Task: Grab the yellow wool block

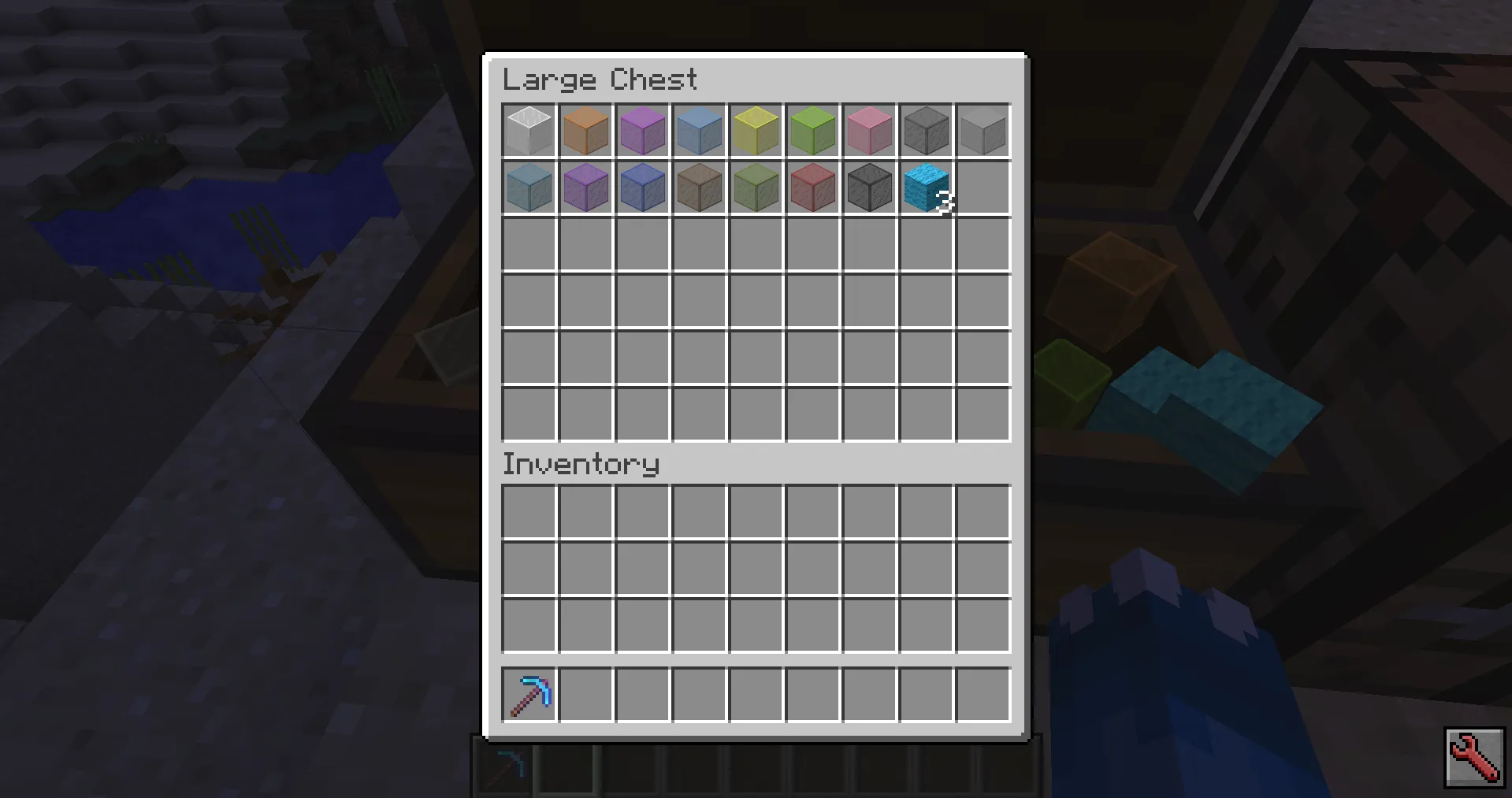Action: (755, 131)
